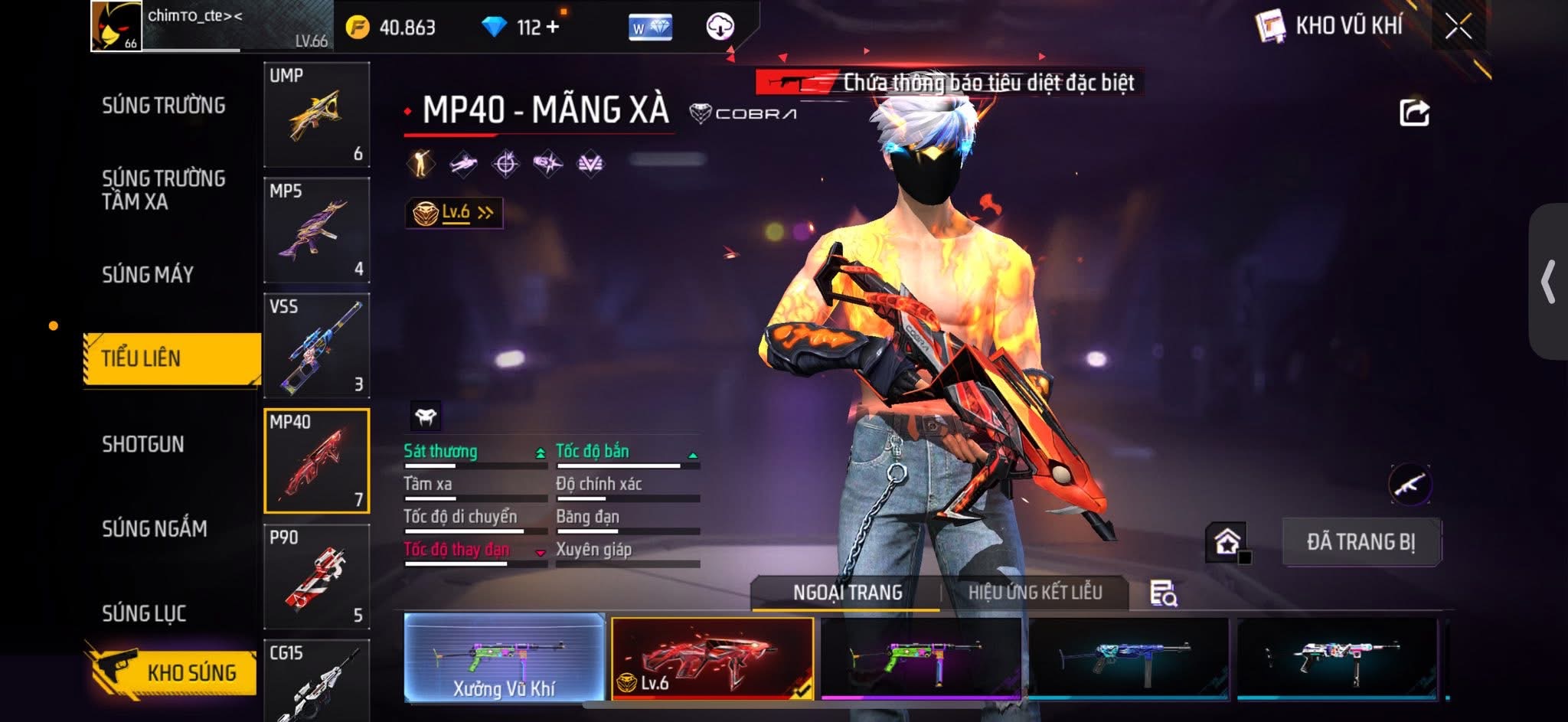The width and height of the screenshot is (1568, 722).
Task: Select the UMP weapon slot
Action: point(316,115)
